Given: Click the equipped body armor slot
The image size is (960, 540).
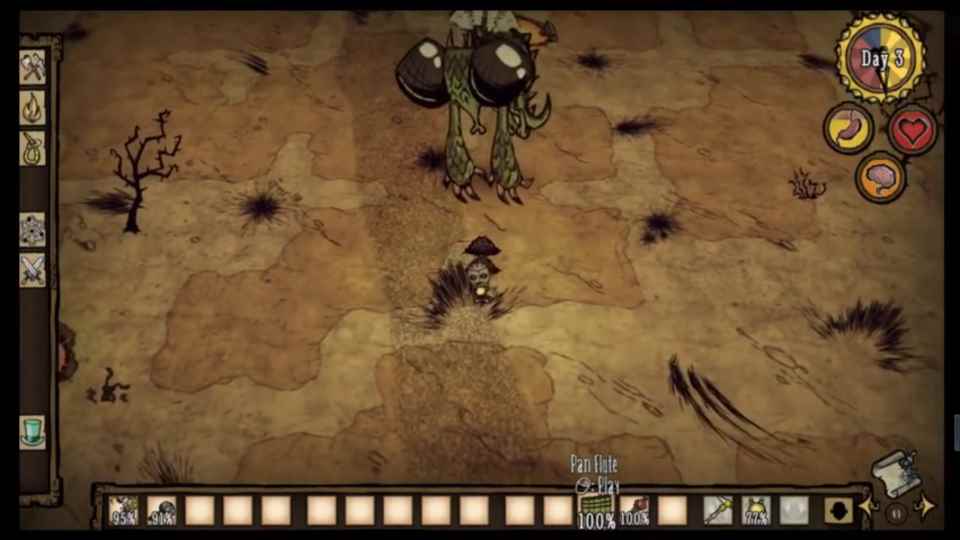Looking at the screenshot, I should [756, 510].
